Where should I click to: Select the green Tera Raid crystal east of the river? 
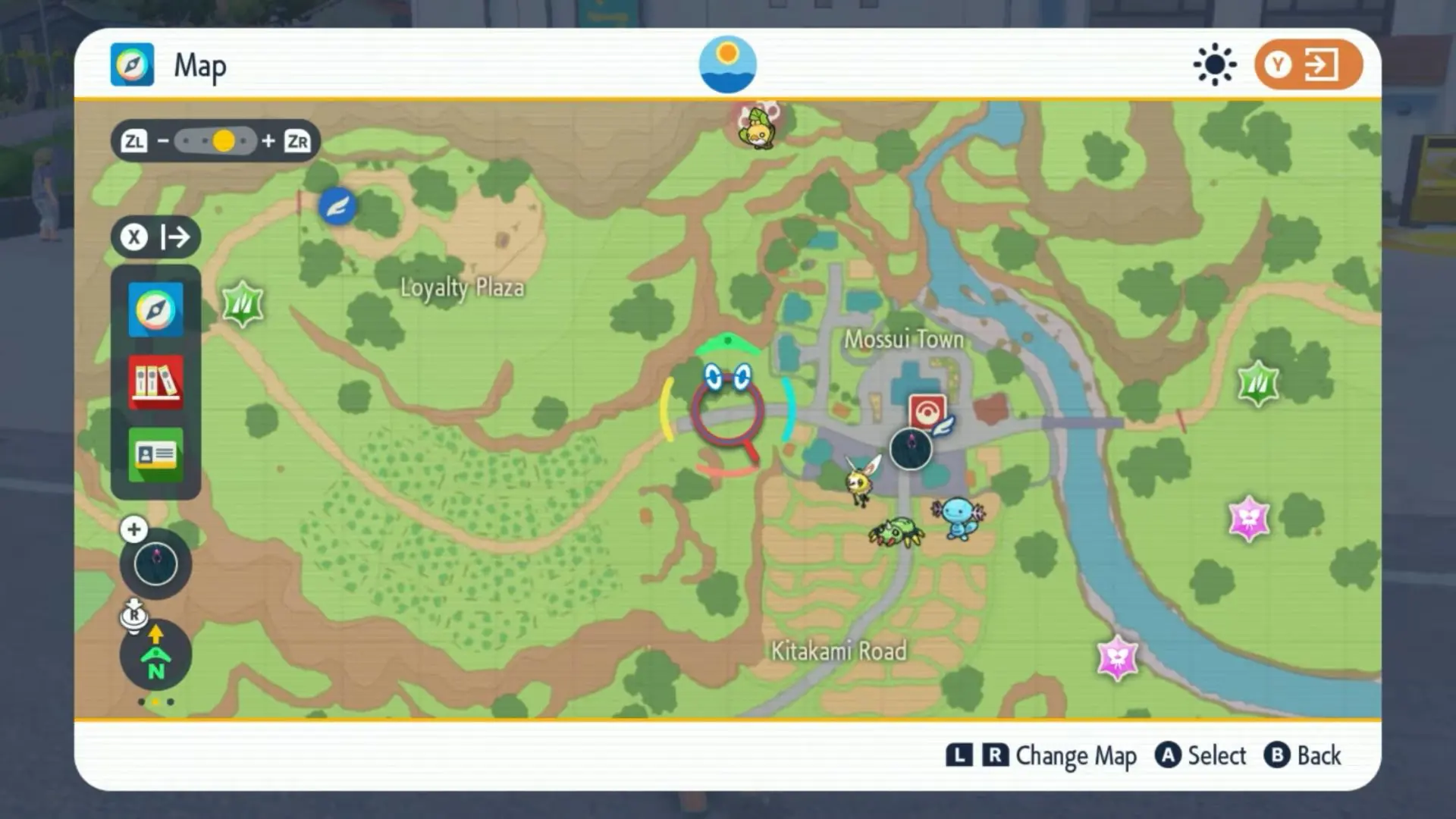point(1258,383)
